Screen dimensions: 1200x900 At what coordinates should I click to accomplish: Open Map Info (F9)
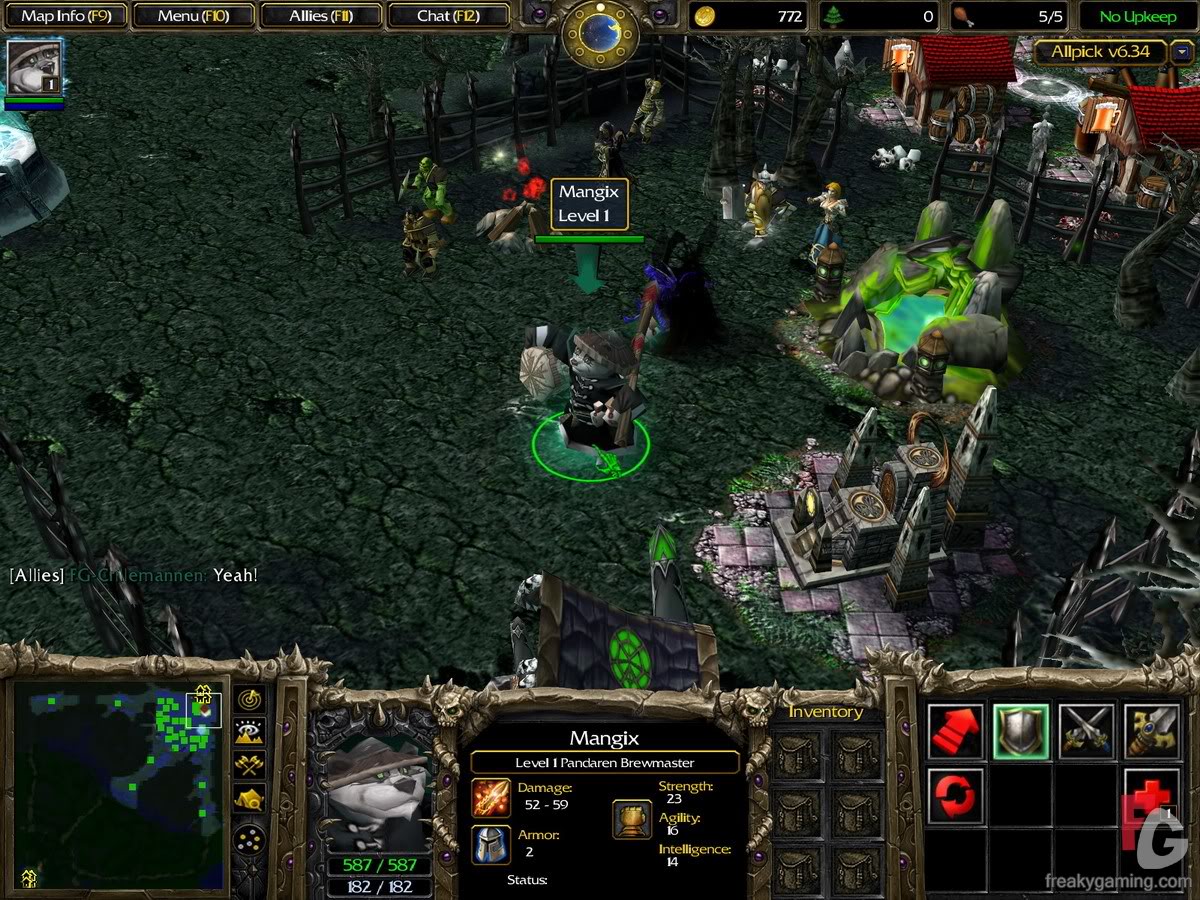coord(66,16)
